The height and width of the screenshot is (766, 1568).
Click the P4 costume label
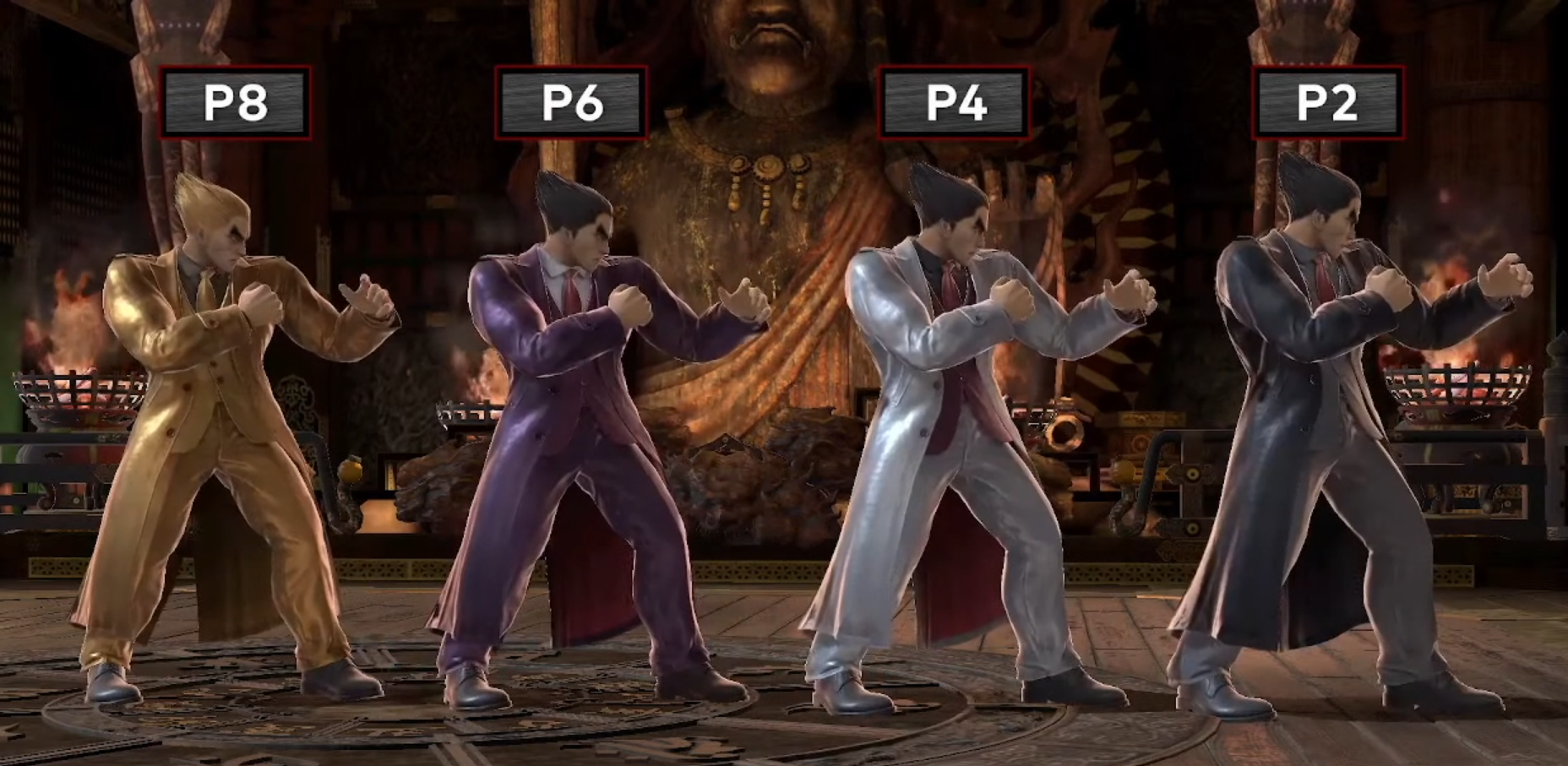point(955,102)
